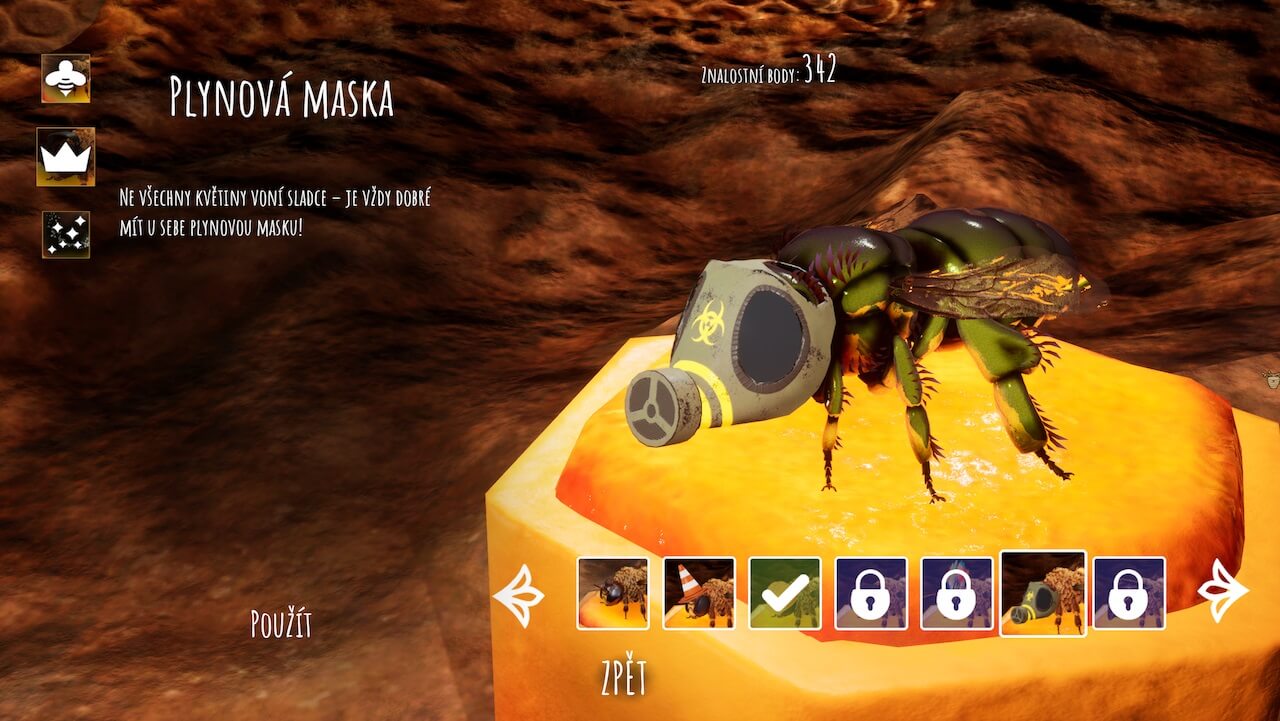This screenshot has height=721, width=1280.
Task: Pick the gas mask thumbnail
Action: pos(1043,593)
